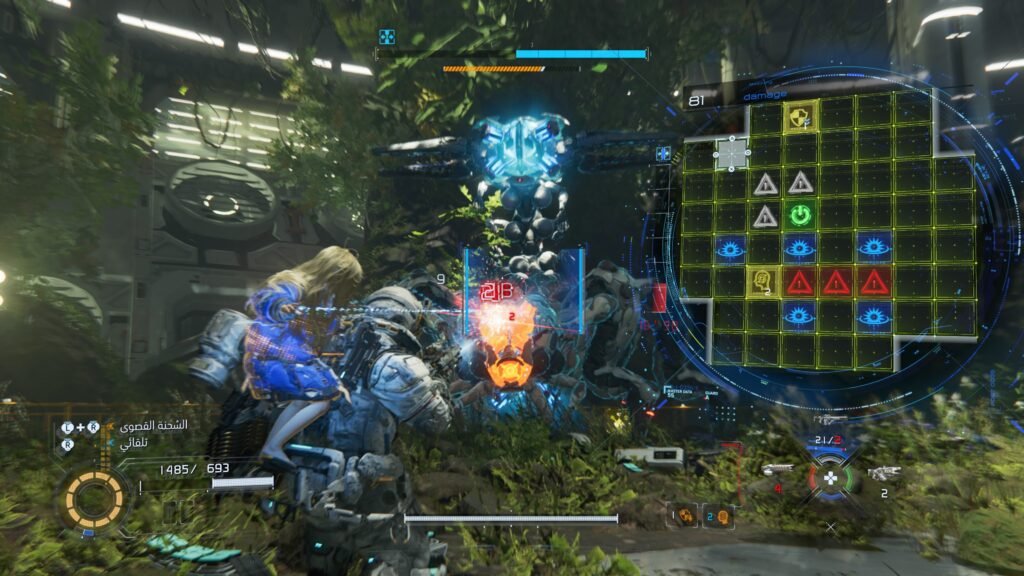Click the gray cursor tile on hacking grid
Viewport: 1024px width, 576px height.
732,153
